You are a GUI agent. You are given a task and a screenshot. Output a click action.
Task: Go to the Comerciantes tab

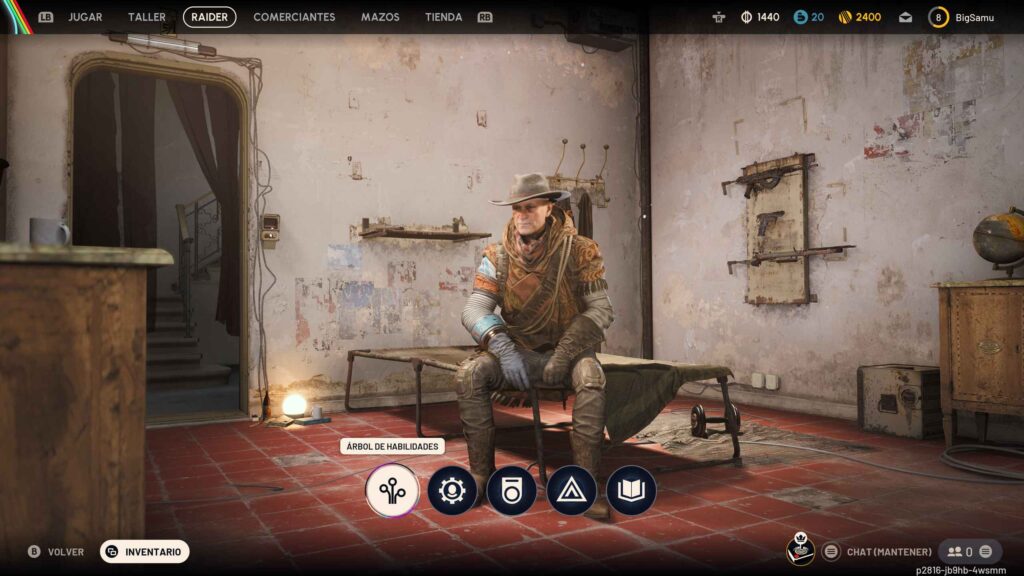click(x=294, y=17)
